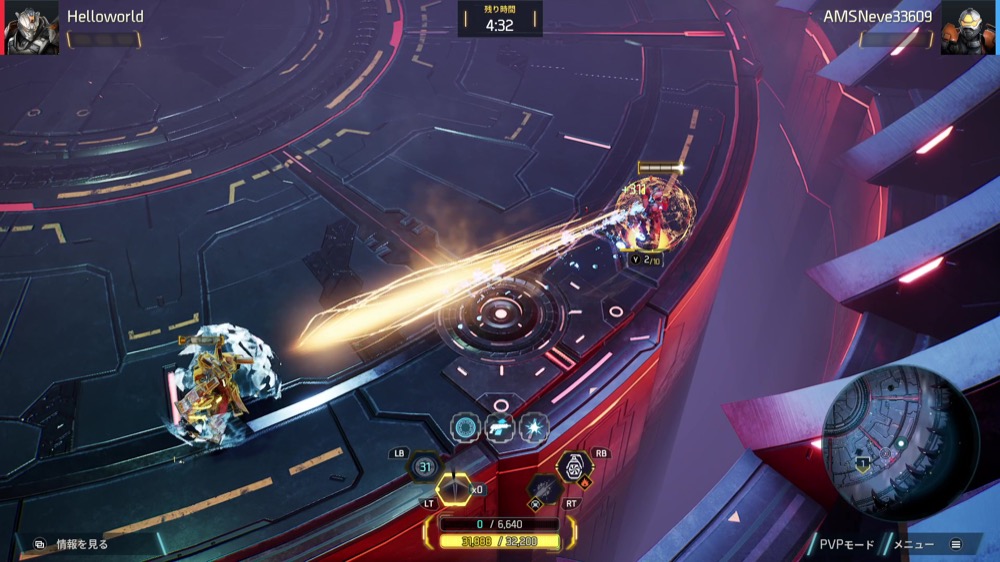
Task: Click the blue gun buff icon
Action: coord(499,428)
